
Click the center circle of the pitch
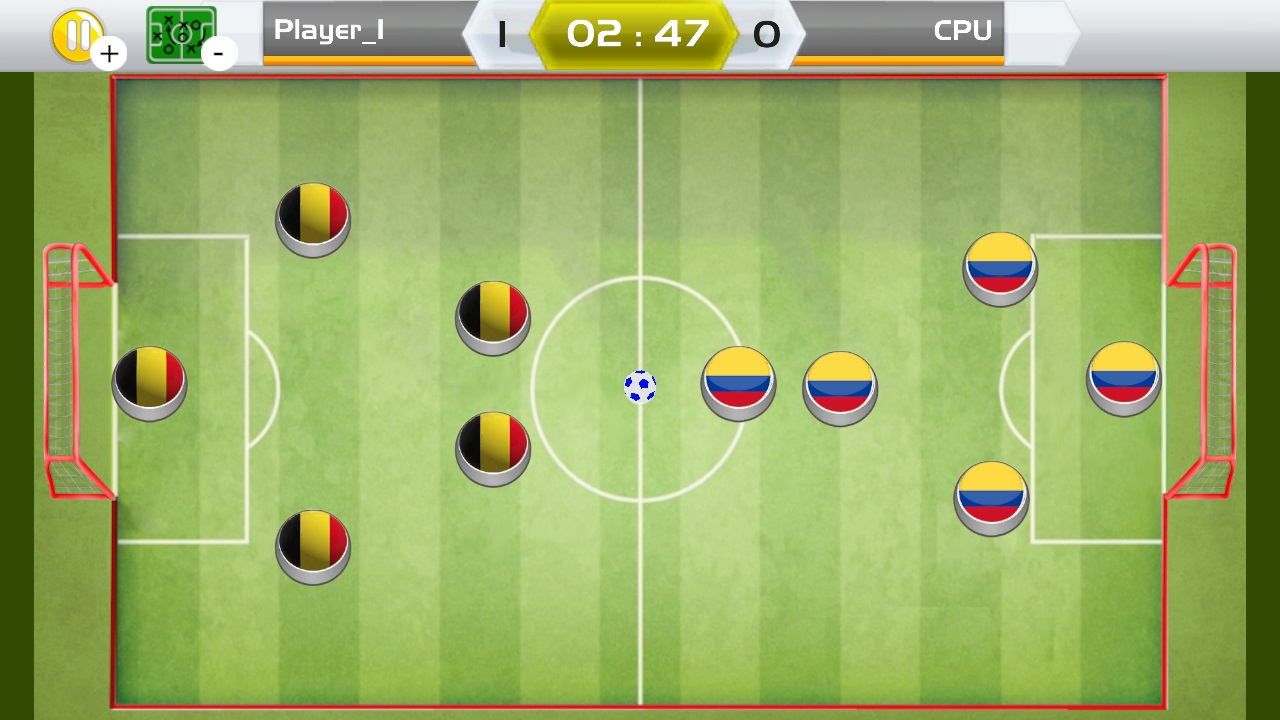640,387
